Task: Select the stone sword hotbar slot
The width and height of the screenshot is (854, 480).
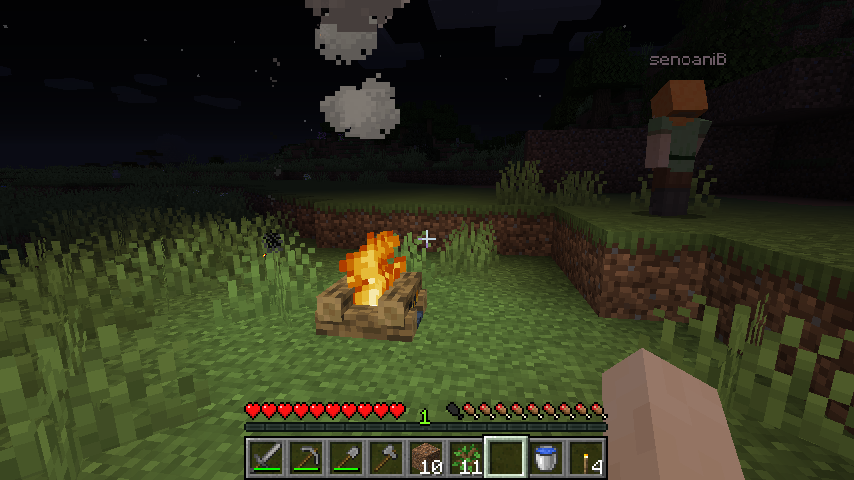Action: point(266,458)
